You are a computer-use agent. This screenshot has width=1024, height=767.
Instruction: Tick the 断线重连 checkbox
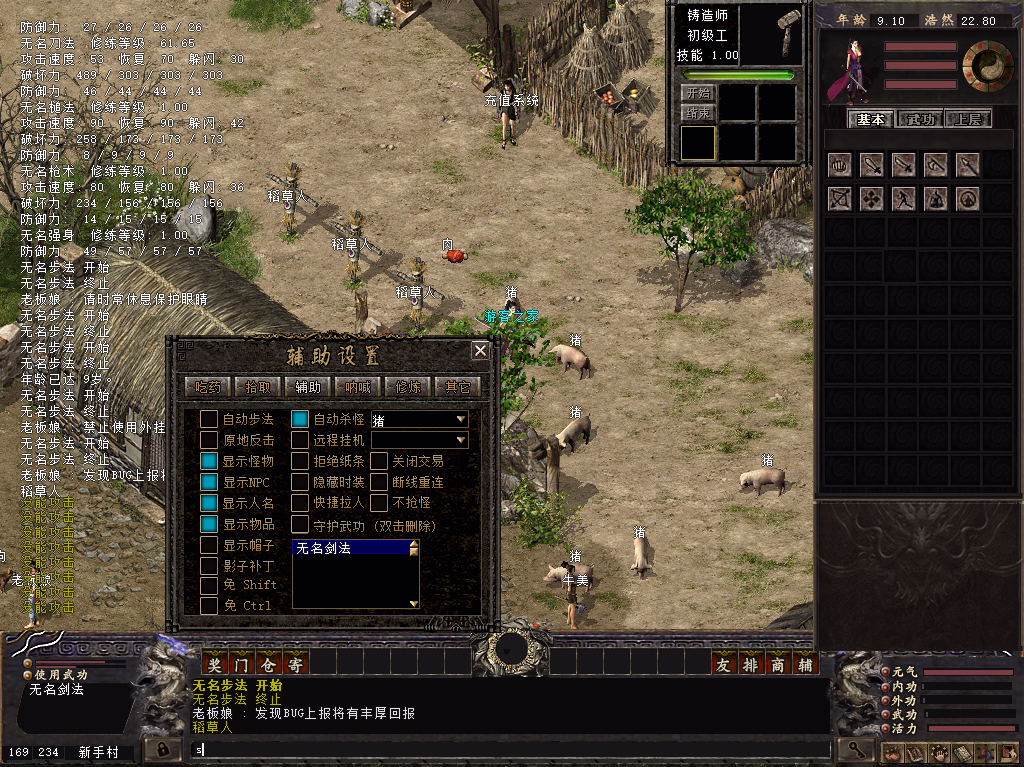click(x=379, y=482)
